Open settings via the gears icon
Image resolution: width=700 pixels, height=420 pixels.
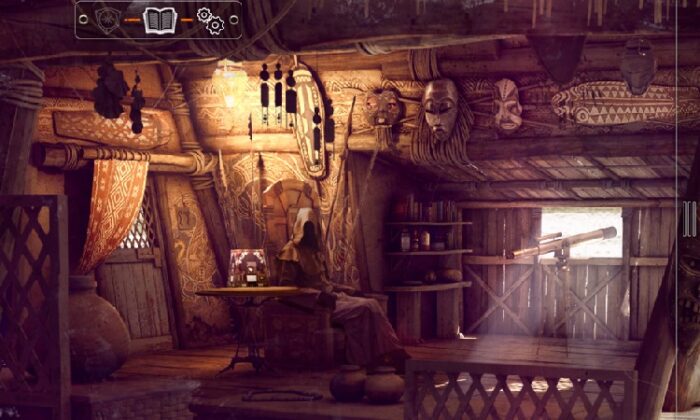tap(210, 20)
